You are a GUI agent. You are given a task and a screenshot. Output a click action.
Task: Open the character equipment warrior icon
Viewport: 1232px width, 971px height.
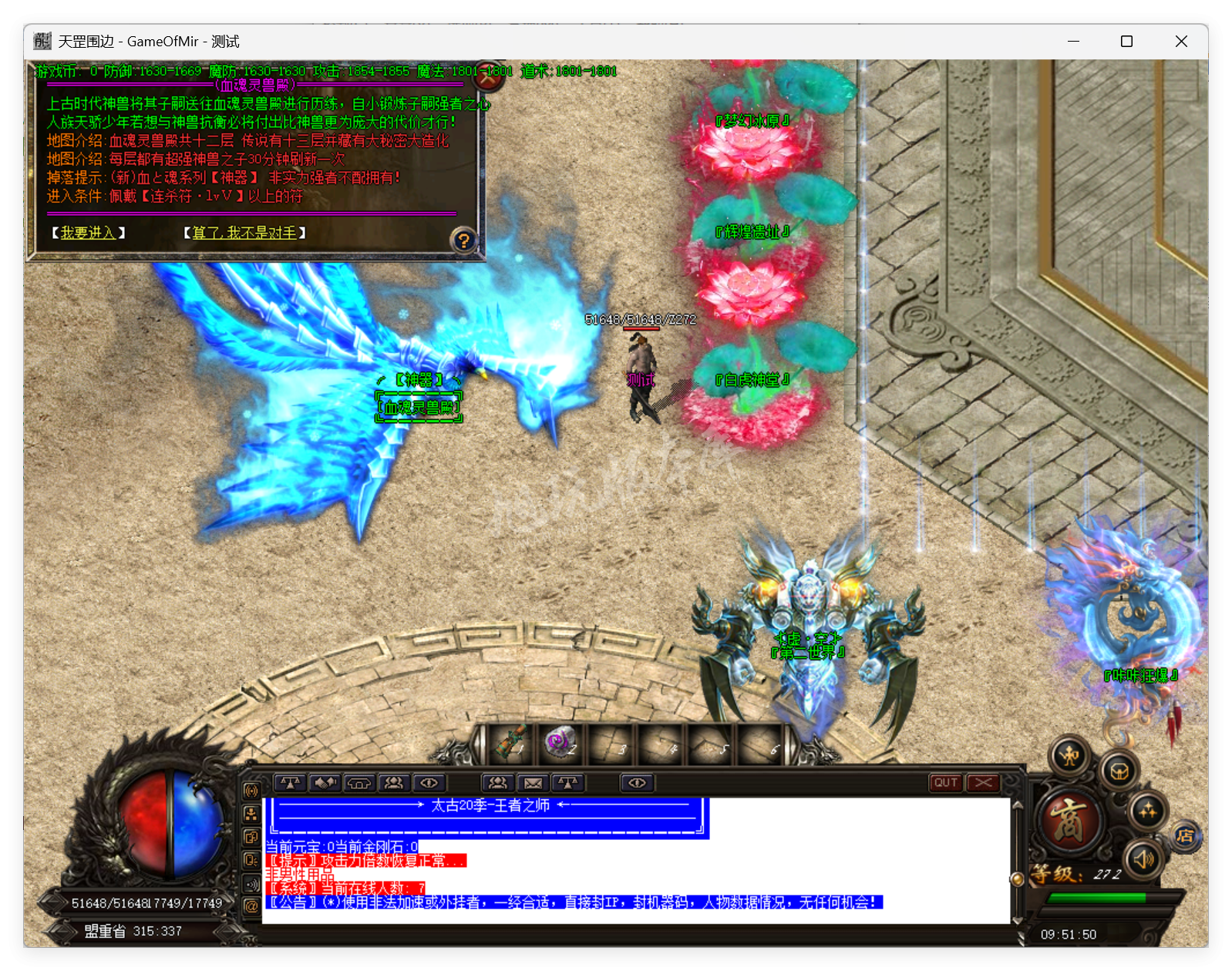click(x=1070, y=756)
